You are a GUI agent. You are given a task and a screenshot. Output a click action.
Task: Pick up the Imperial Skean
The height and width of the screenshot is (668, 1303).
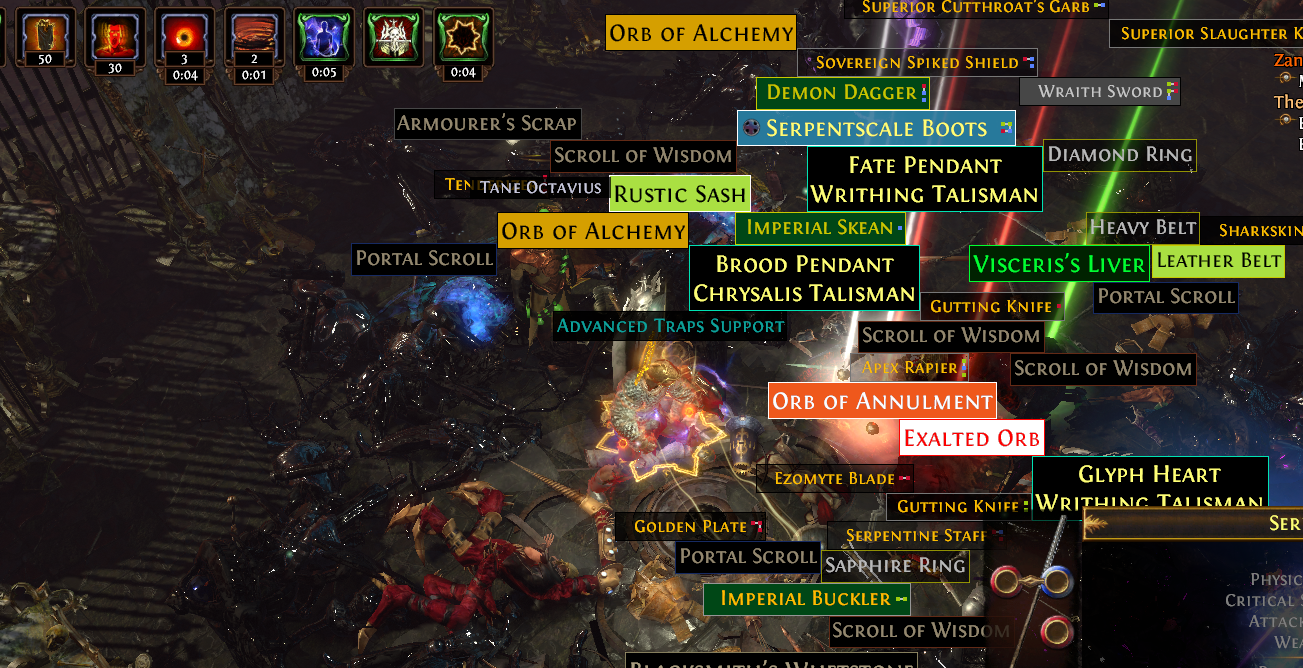point(819,228)
